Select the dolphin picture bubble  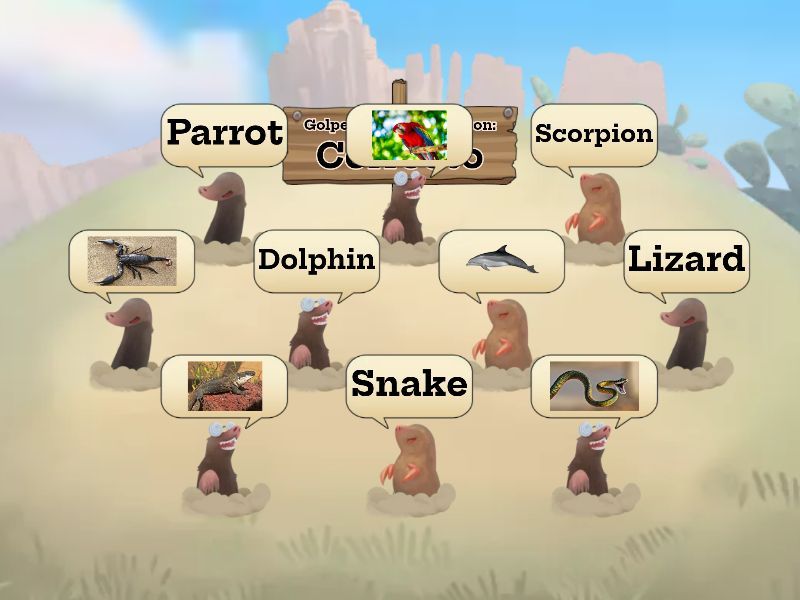click(x=501, y=260)
